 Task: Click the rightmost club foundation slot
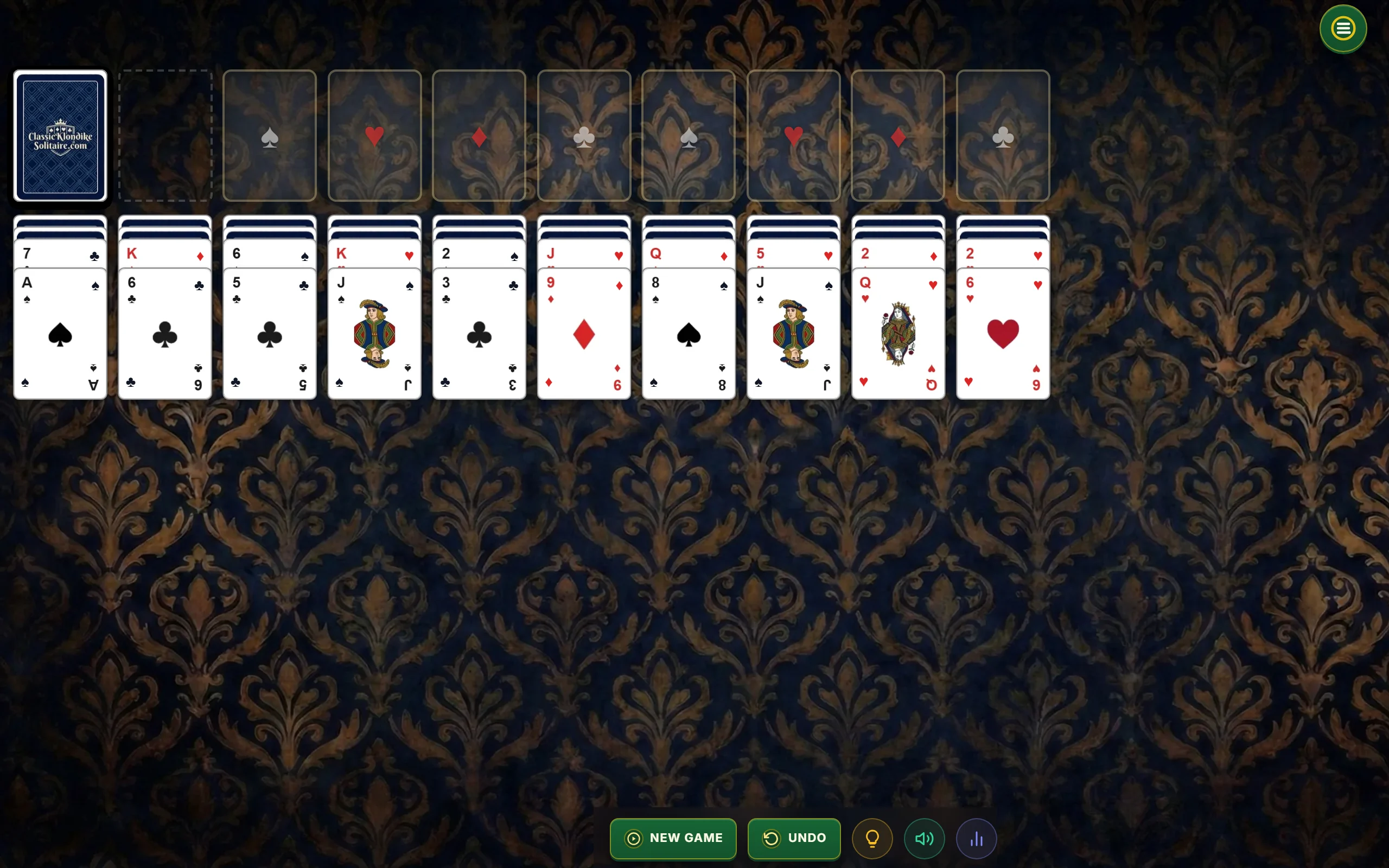point(1003,136)
